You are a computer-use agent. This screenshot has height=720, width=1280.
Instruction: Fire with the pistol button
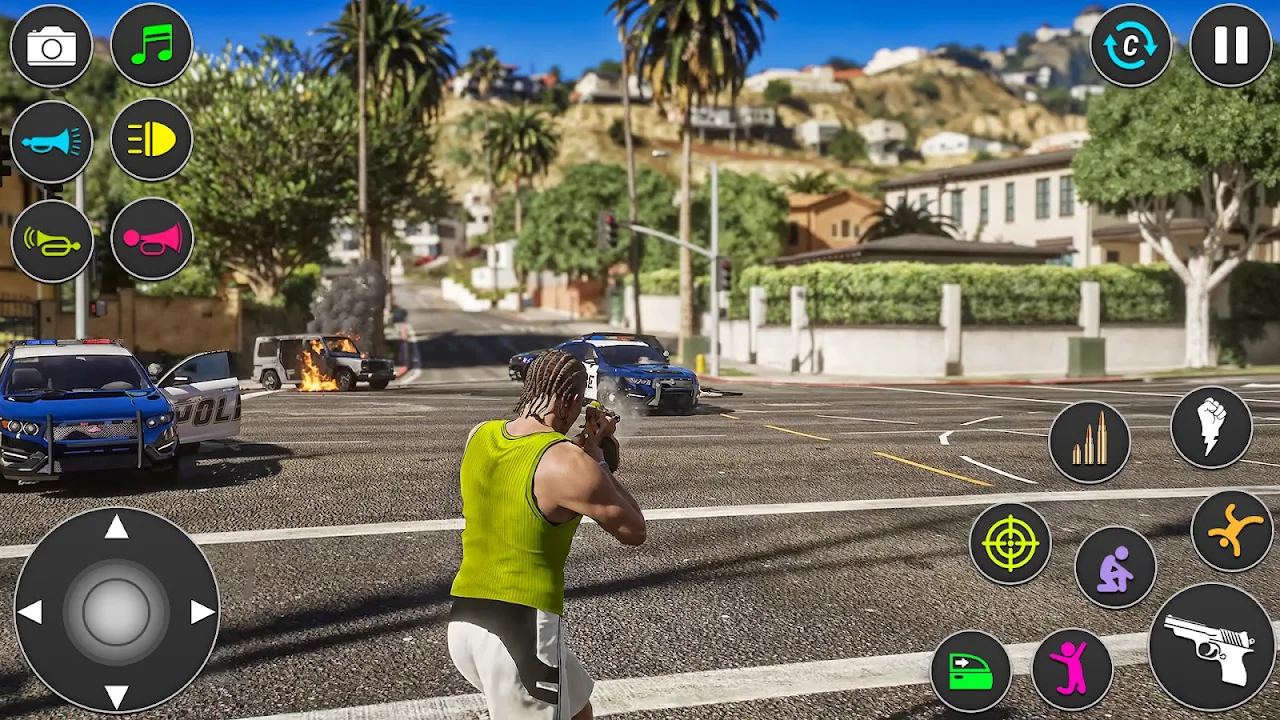[1211, 647]
